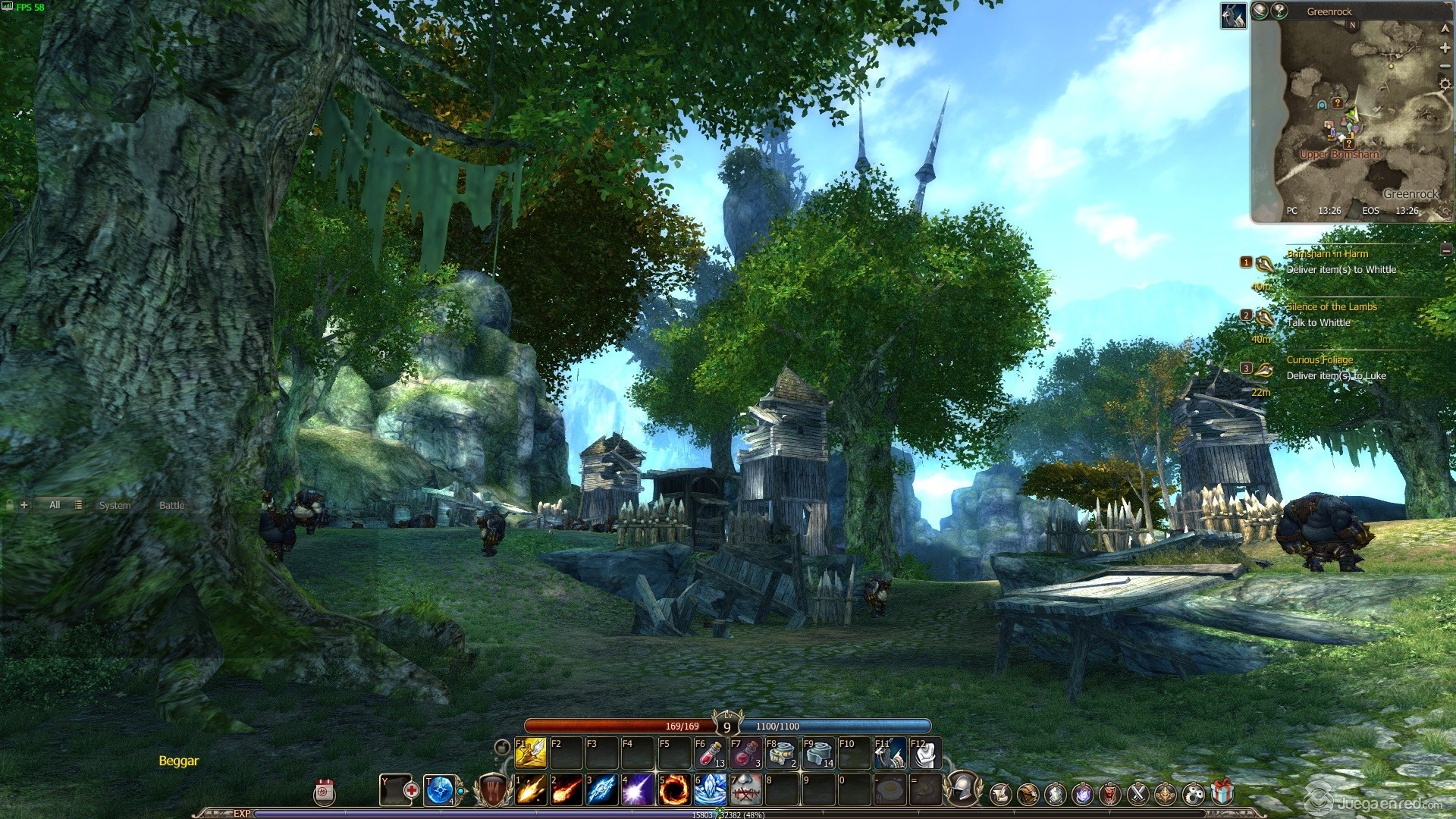Screen dimensions: 1456x819
Task: Use the bandage roll item in F9
Action: (818, 753)
